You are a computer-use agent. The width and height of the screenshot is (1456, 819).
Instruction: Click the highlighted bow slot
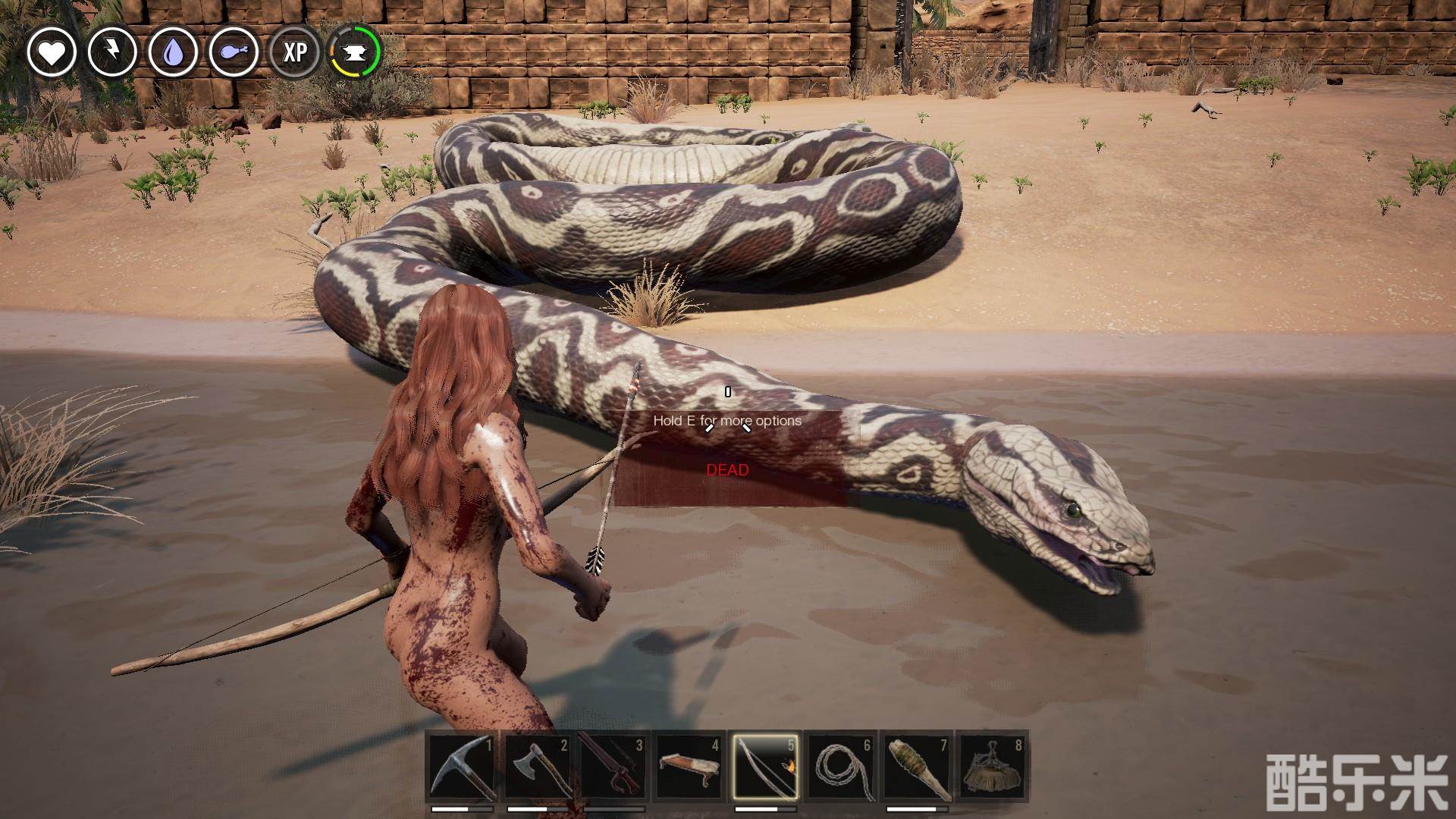click(765, 767)
